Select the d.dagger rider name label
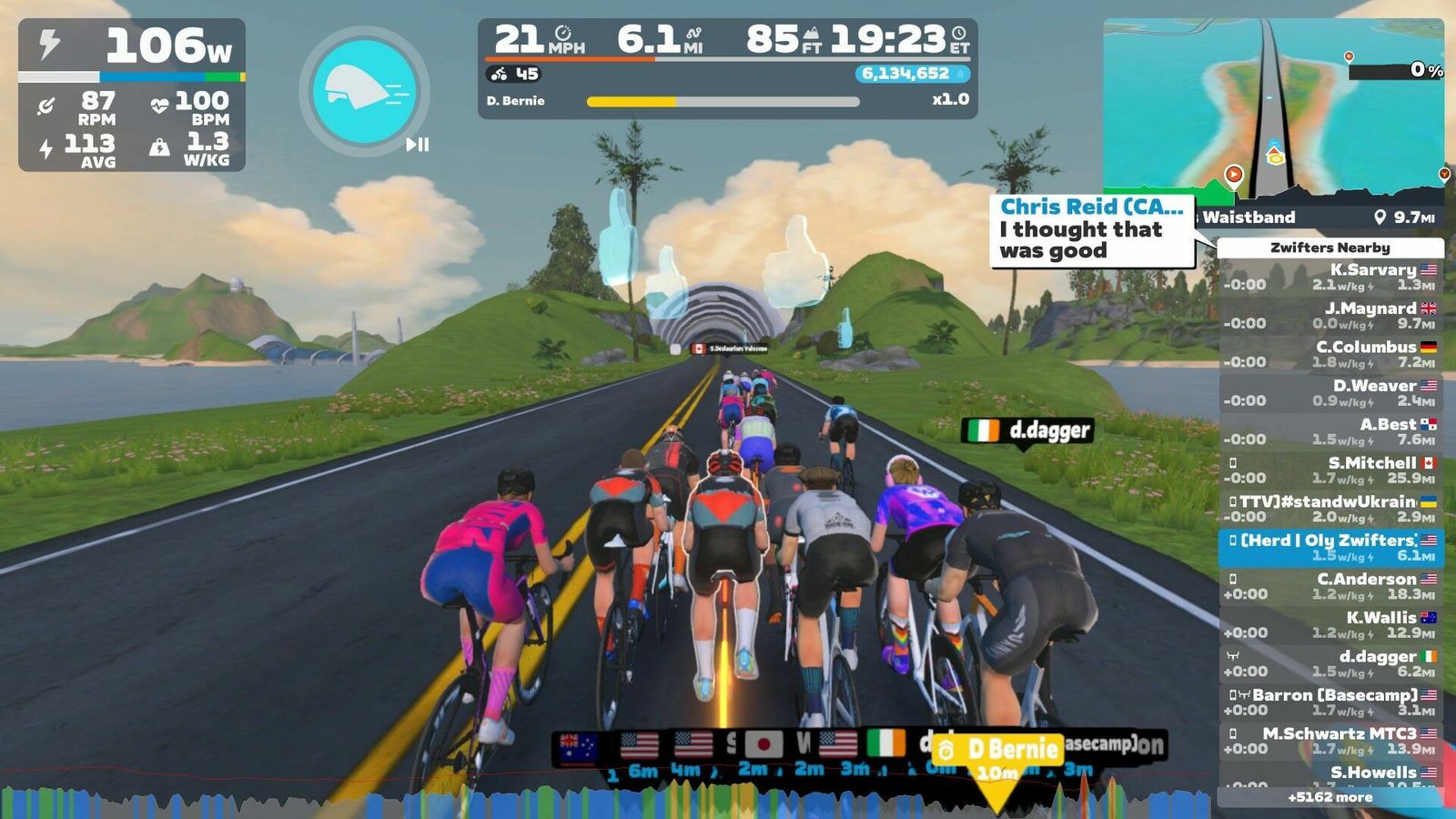This screenshot has height=819, width=1456. tap(1026, 430)
